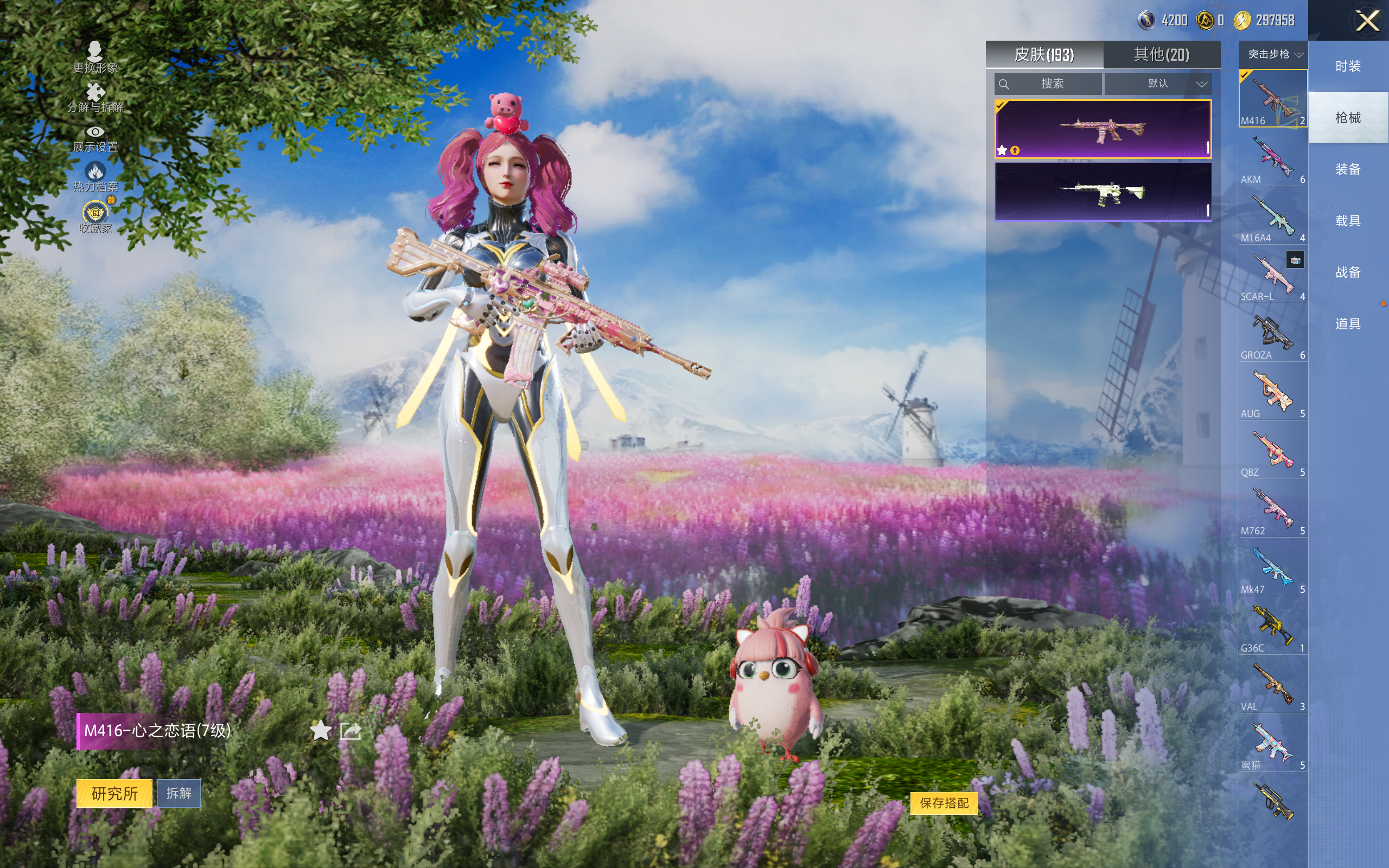This screenshot has width=1389, height=868.
Task: Select the pink M416 skin card
Action: 1103,129
